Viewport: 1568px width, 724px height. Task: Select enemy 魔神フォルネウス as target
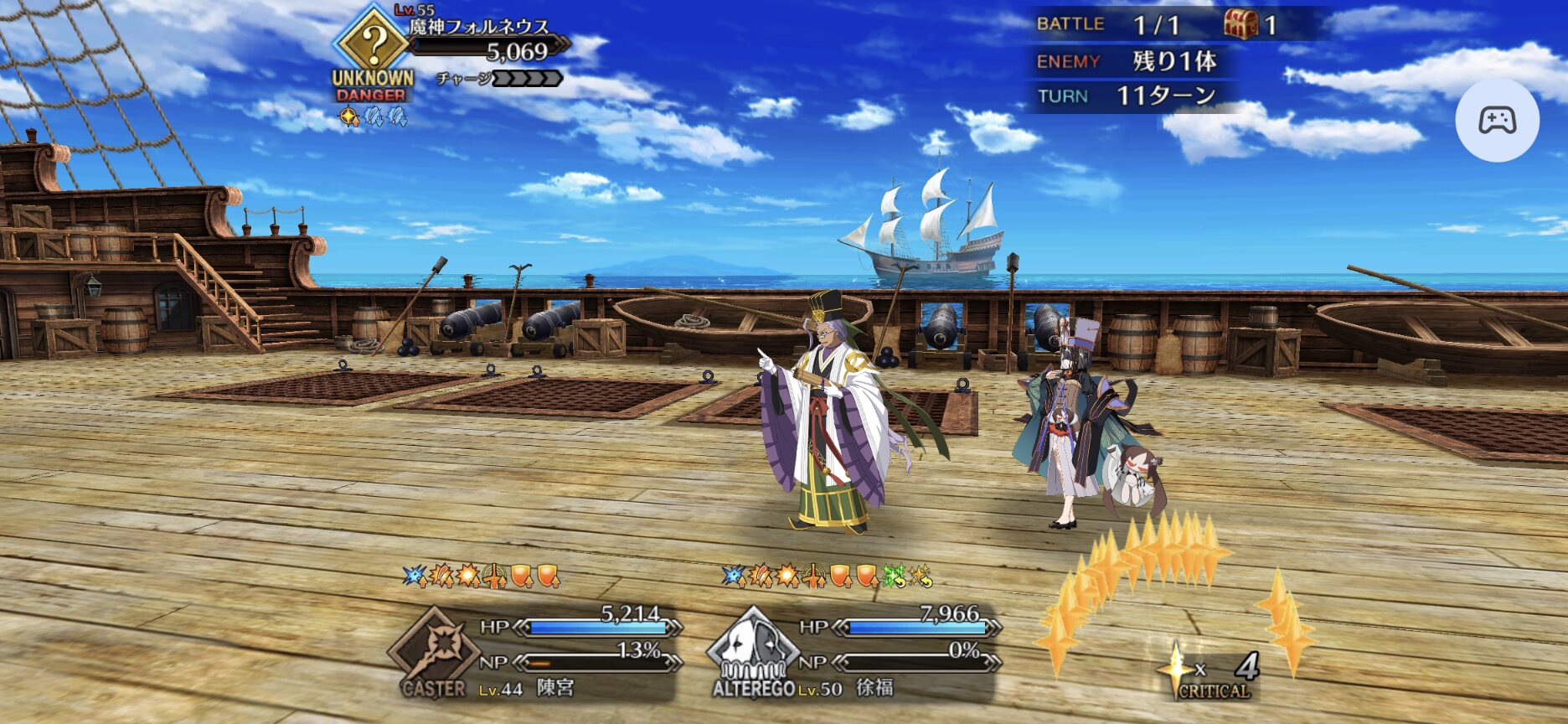coord(479,41)
